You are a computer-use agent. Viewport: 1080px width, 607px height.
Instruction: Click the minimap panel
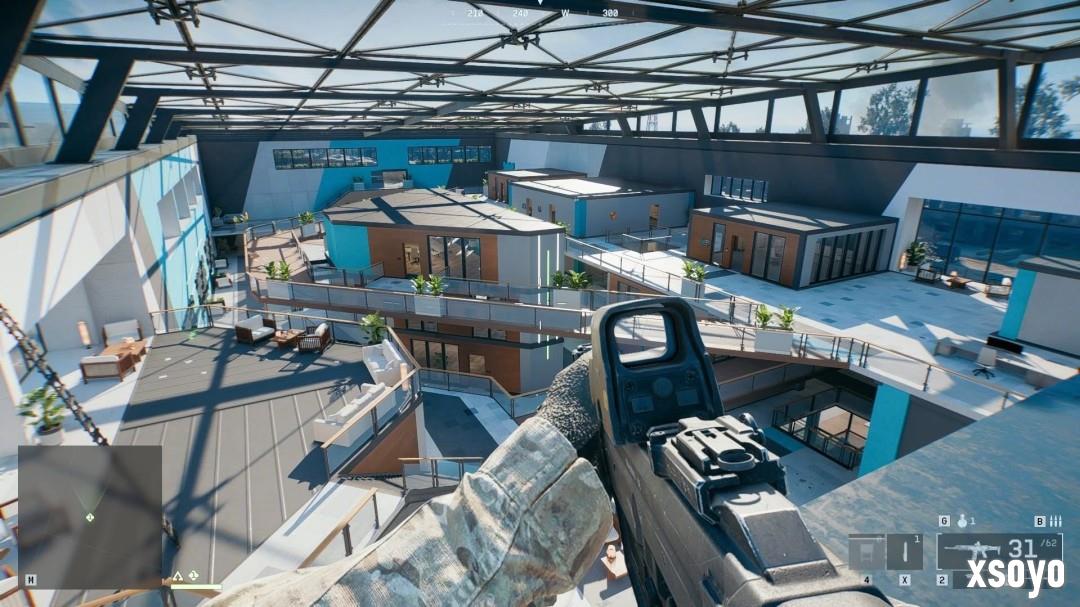90,516
